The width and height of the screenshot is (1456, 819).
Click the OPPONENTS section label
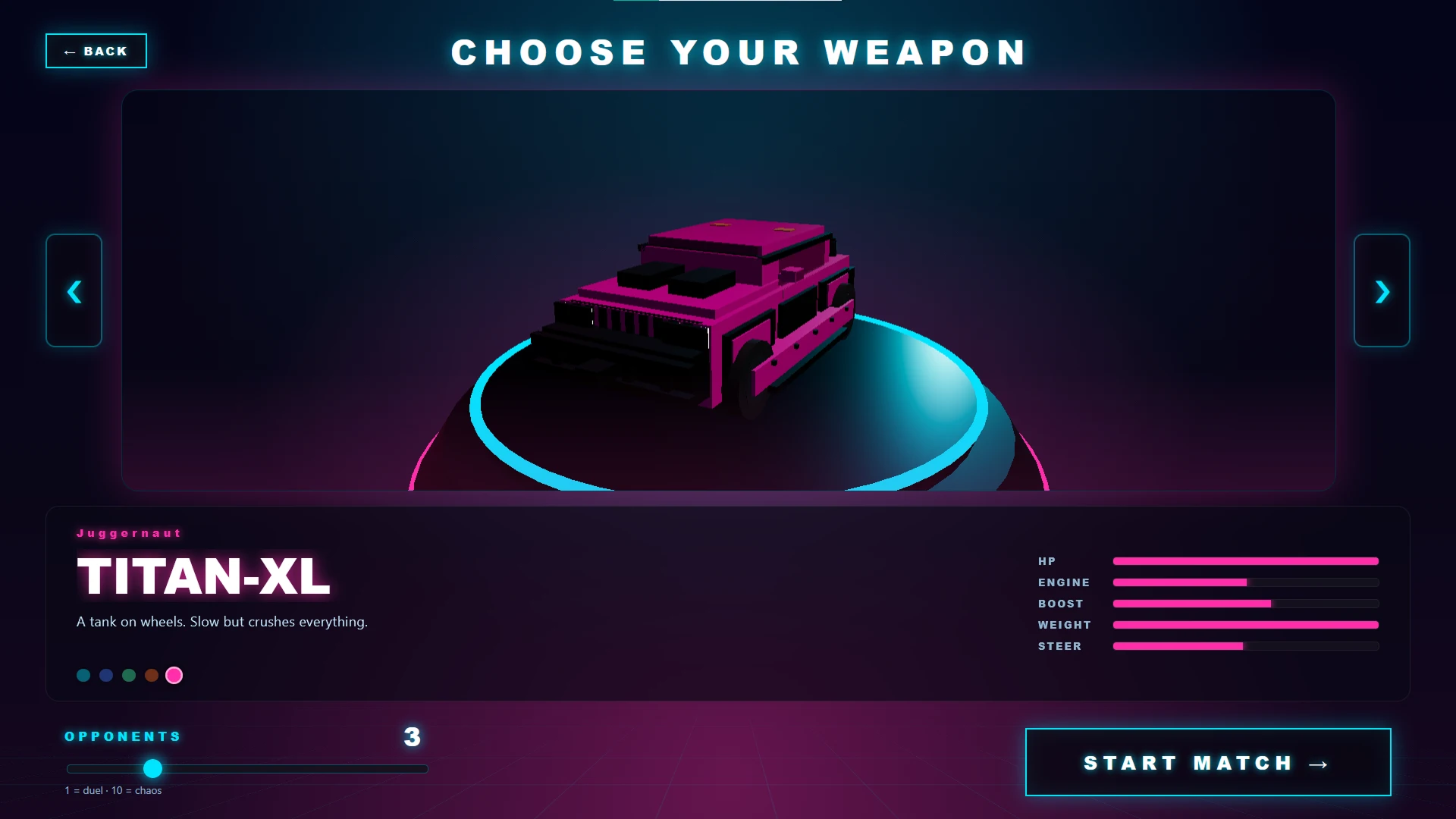tap(122, 736)
